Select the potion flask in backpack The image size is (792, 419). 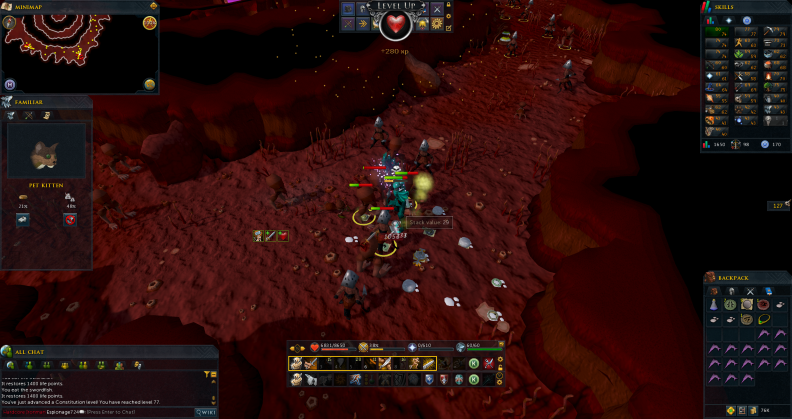point(715,304)
